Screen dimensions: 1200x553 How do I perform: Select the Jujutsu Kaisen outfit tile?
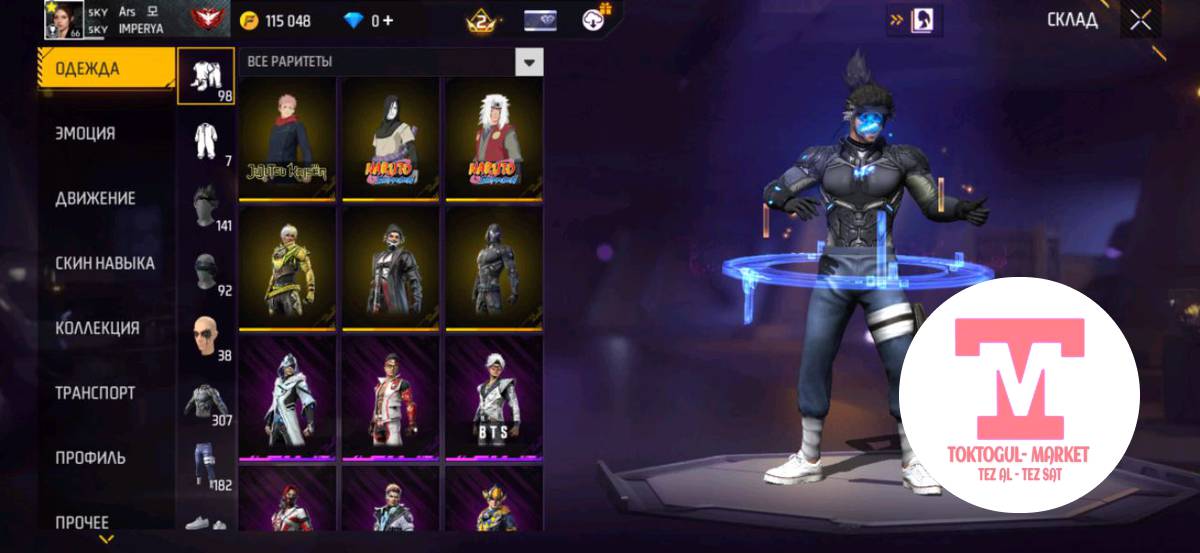(288, 138)
